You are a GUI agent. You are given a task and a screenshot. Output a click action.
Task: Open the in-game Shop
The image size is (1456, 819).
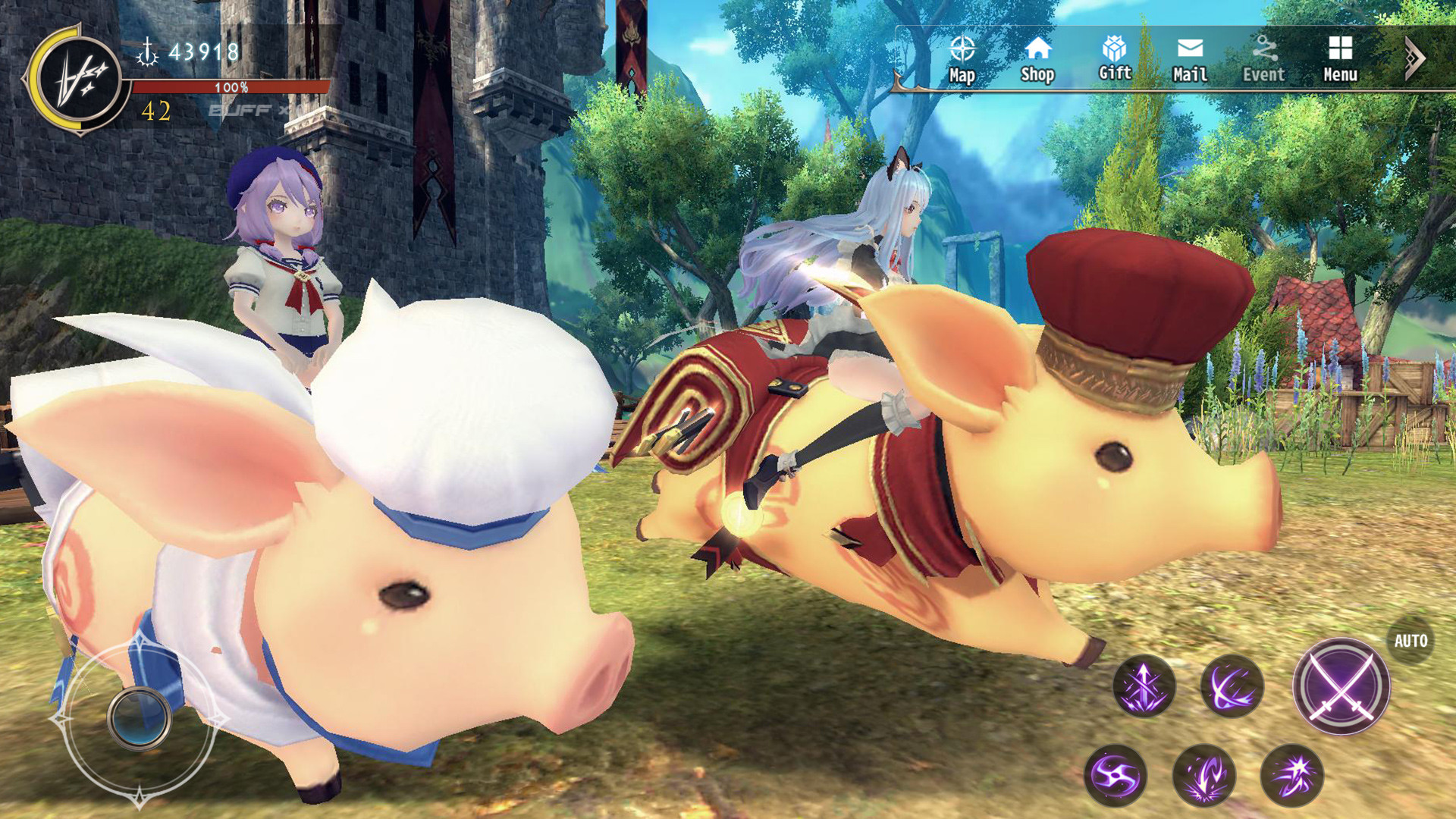point(1039,61)
